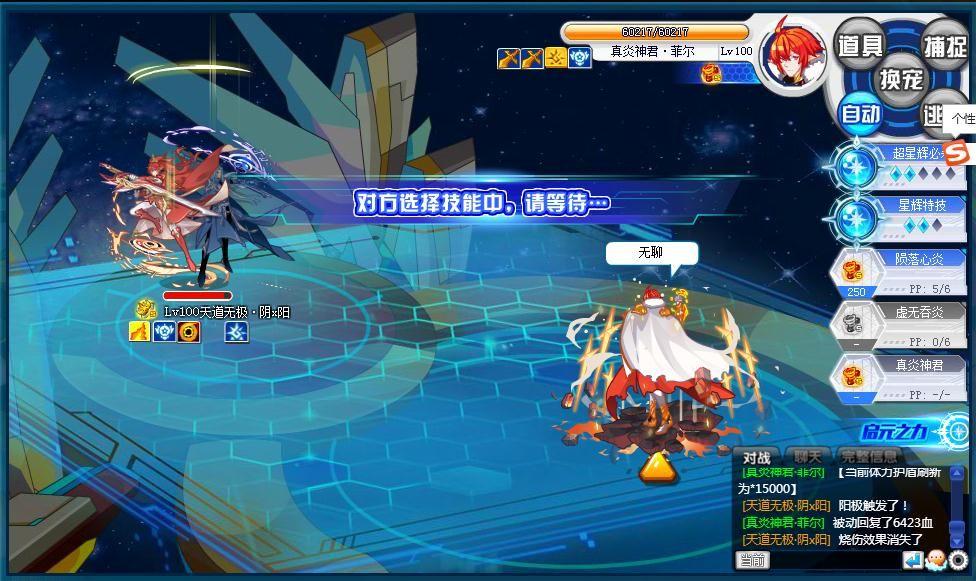Image resolution: width=976 pixels, height=581 pixels.
Task: Switch to the 对战 battle log tab
Action: click(755, 457)
